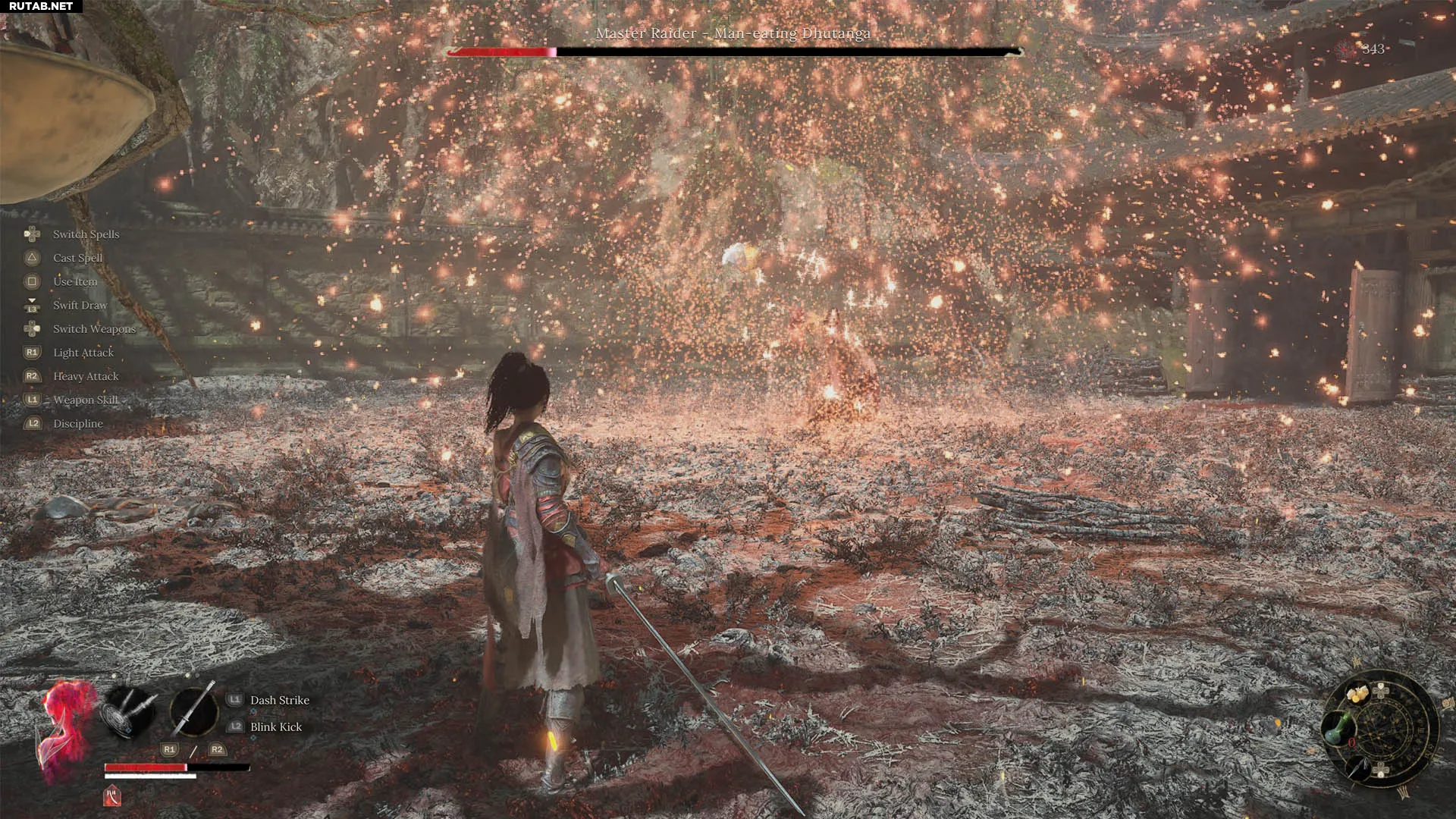Select the Blink Kick discipline skill
This screenshot has height=819, width=1456.
click(275, 726)
